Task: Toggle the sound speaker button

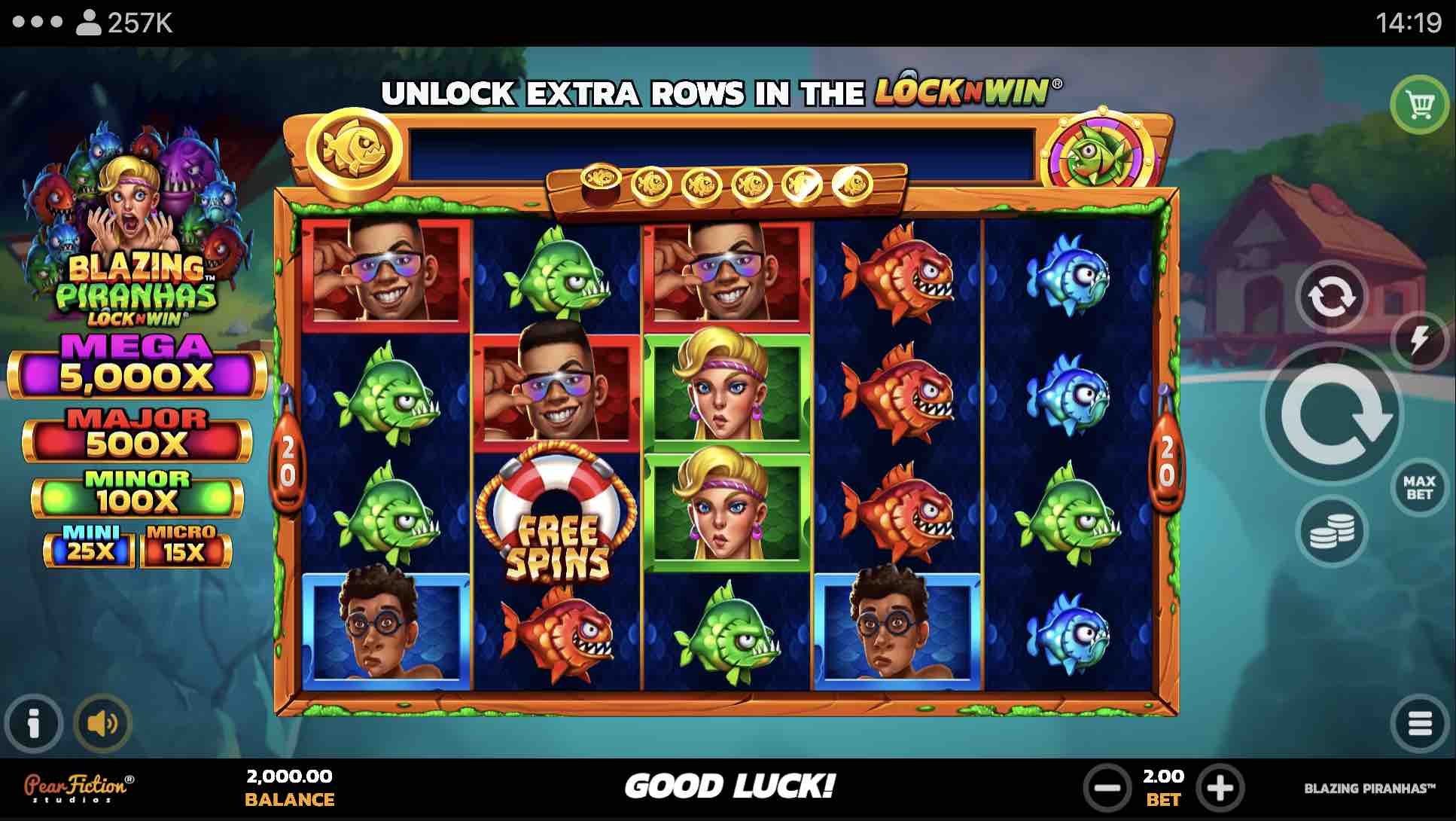Action: 102,724
